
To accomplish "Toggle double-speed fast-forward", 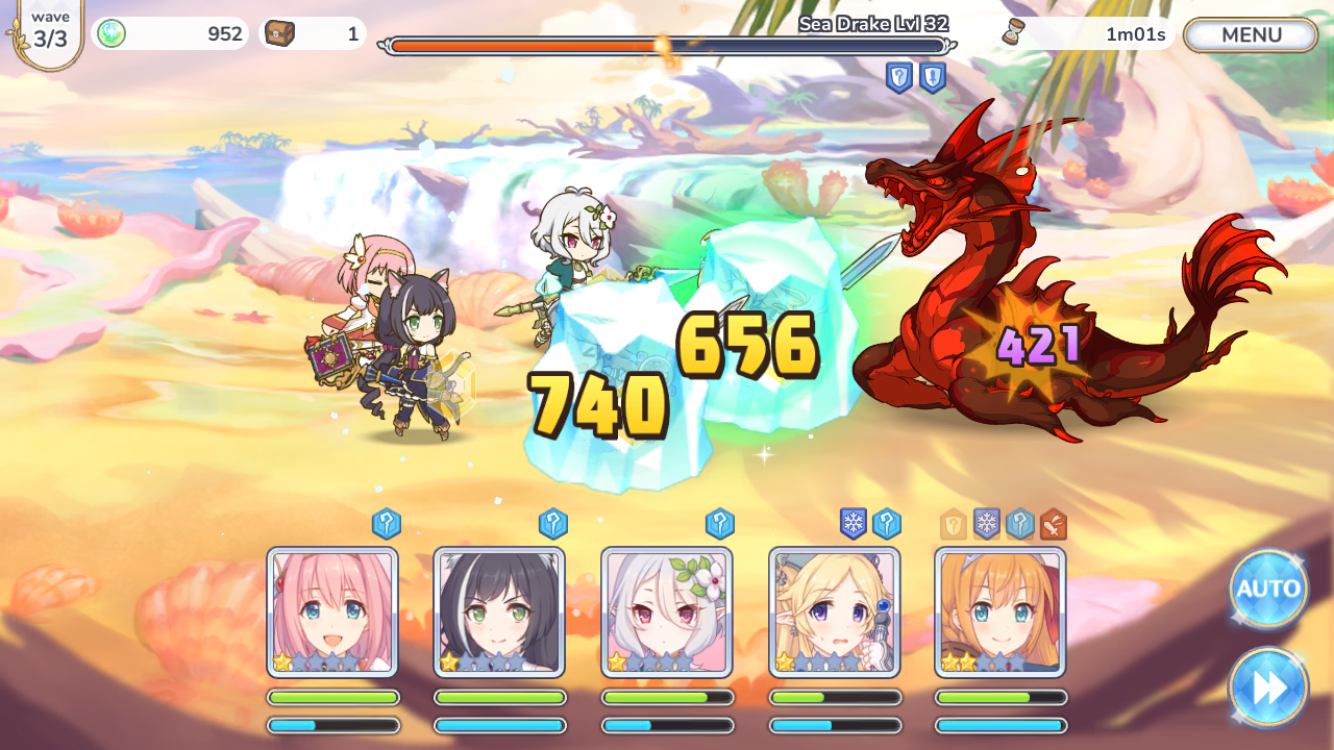I will (x=1267, y=688).
